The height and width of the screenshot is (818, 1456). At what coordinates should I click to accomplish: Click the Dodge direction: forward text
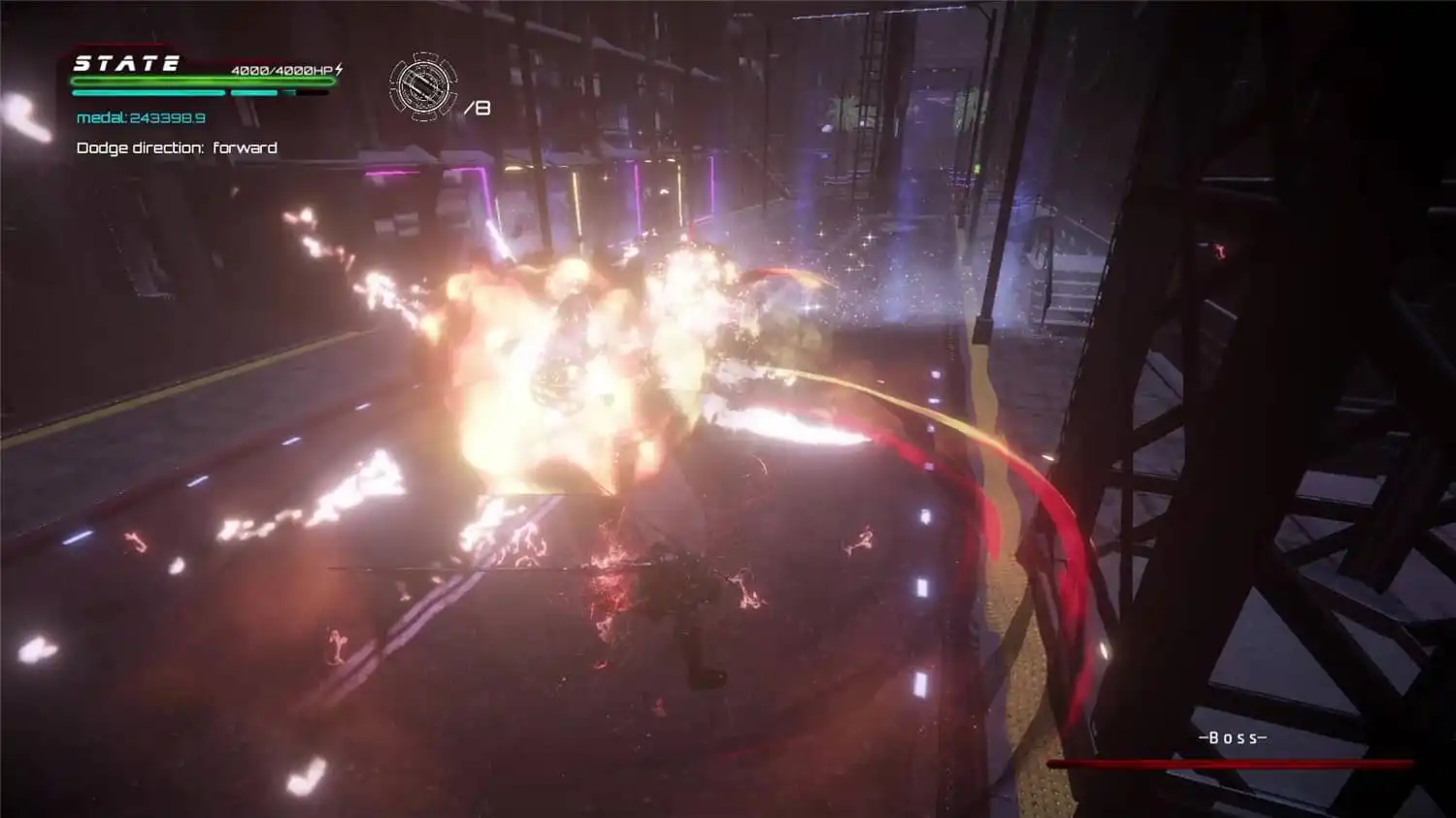(177, 147)
